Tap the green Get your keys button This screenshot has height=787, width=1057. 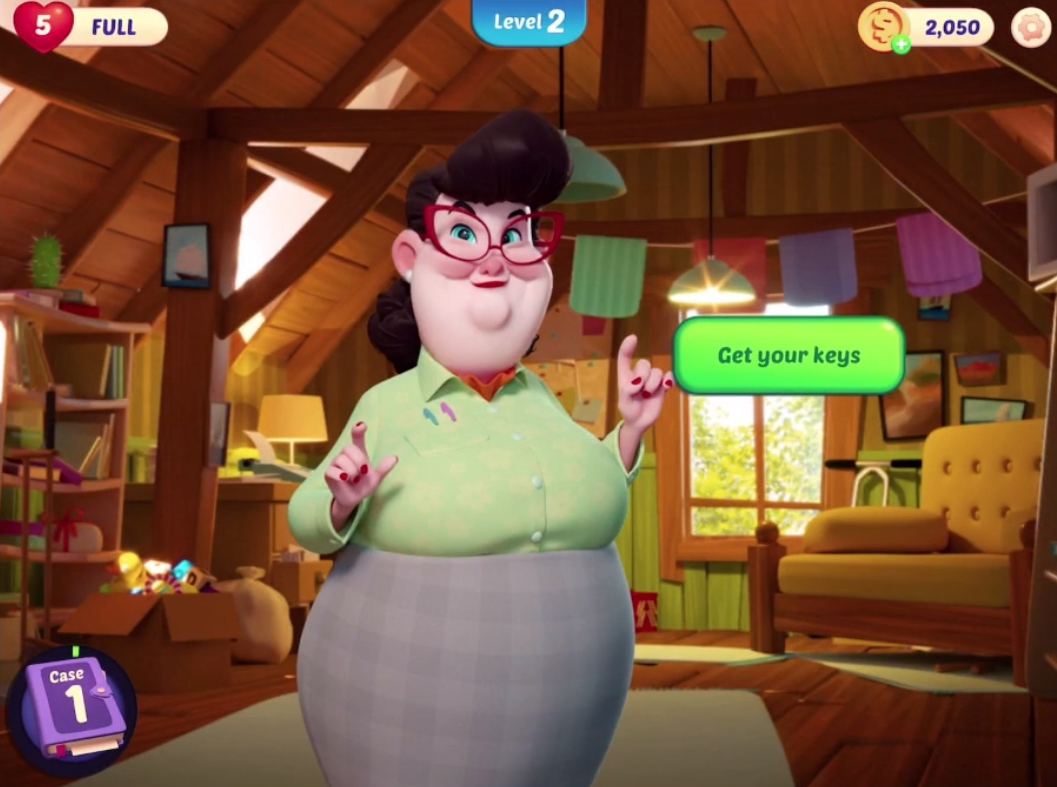788,356
